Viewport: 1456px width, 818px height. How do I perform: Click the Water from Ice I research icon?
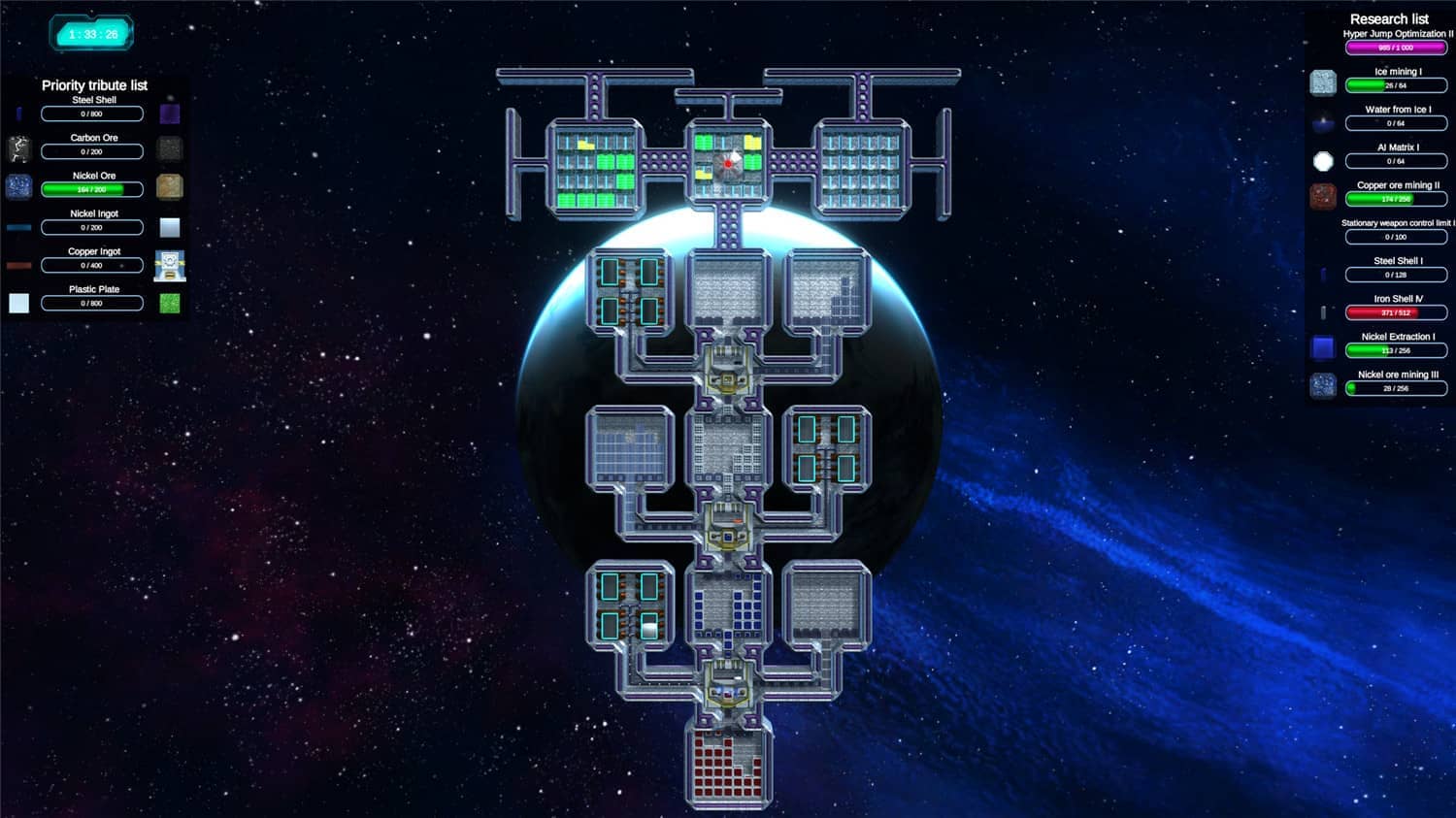click(1323, 121)
